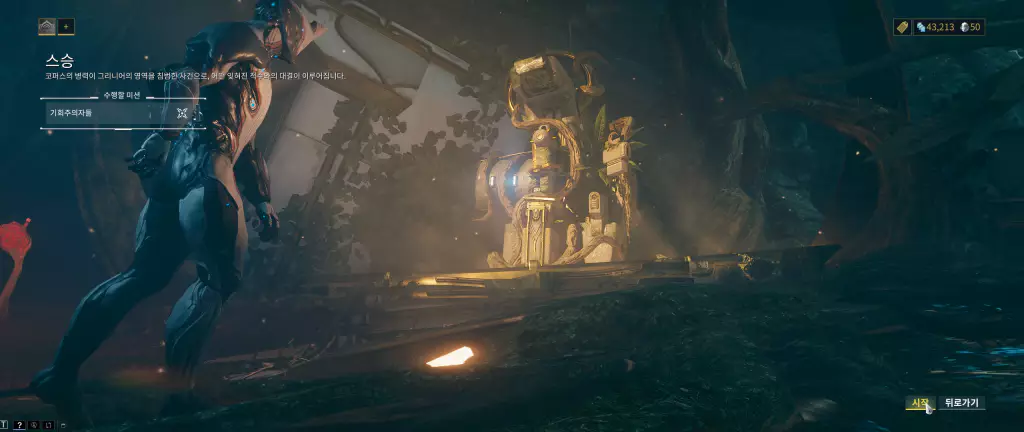
Task: Open the Warframe lotus profile icon
Action: click(x=47, y=27)
